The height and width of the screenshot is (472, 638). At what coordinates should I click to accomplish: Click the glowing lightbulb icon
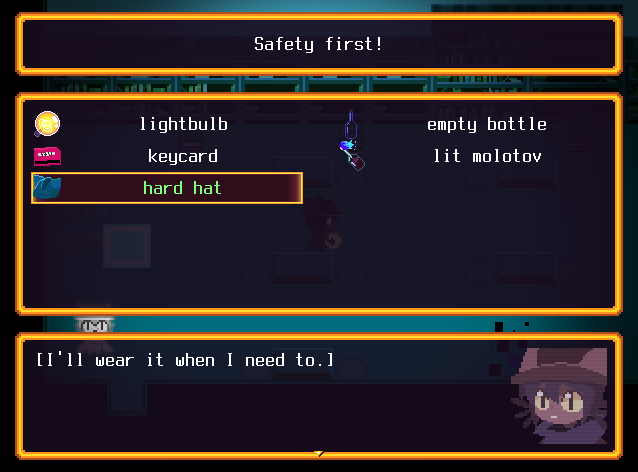pos(47,124)
